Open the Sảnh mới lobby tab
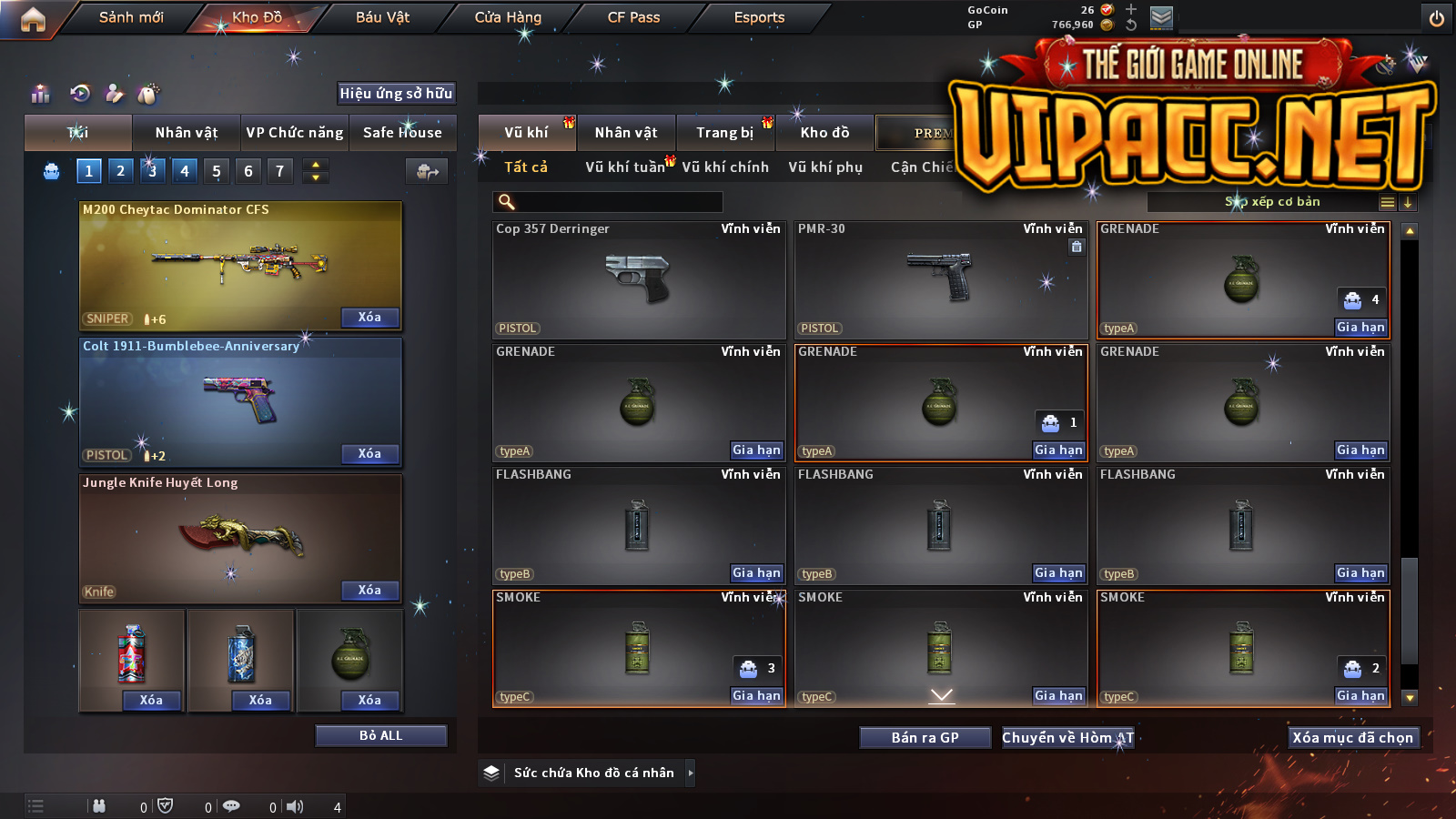Image resolution: width=1456 pixels, height=819 pixels. tap(131, 17)
